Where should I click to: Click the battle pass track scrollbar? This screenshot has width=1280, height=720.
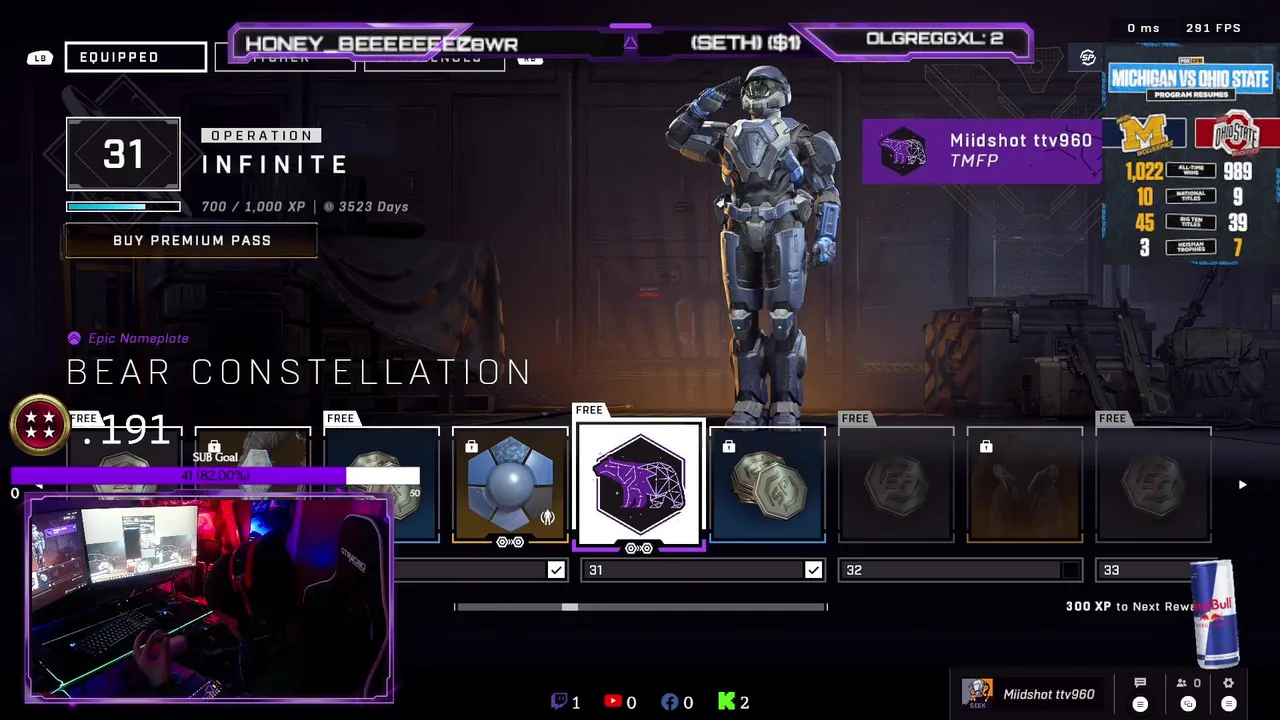640,607
